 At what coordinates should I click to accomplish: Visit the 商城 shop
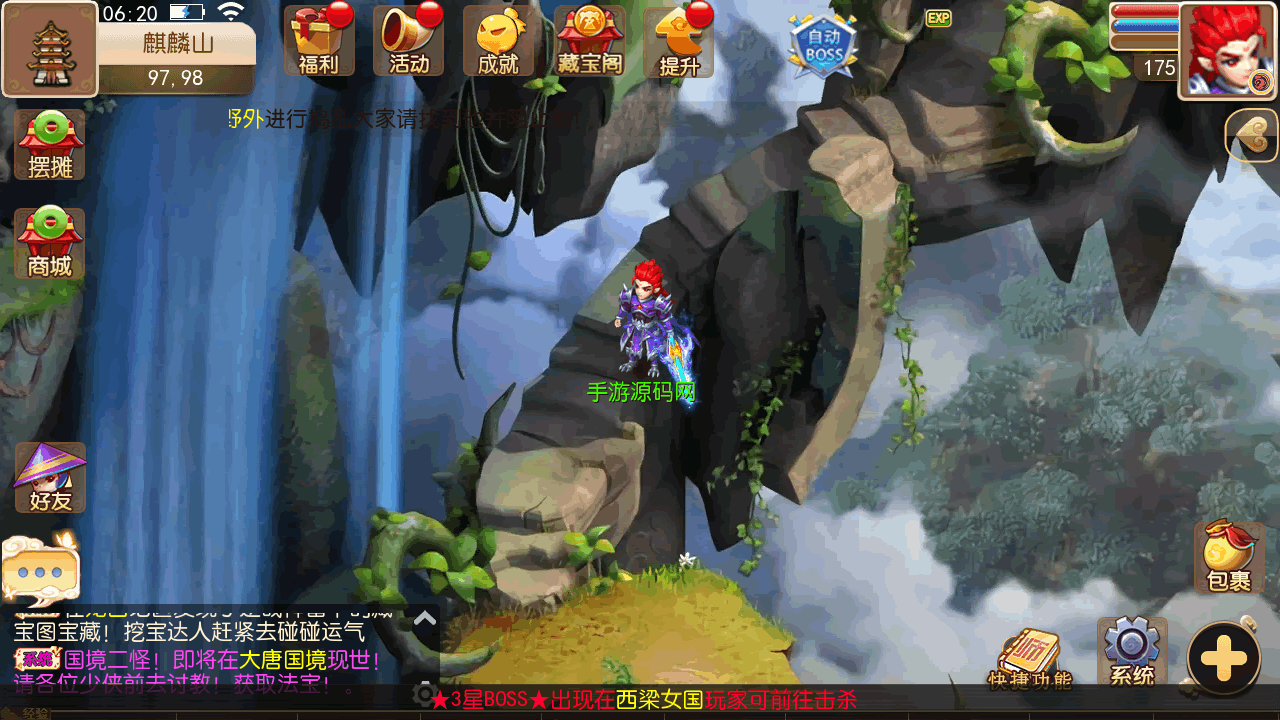coord(50,244)
